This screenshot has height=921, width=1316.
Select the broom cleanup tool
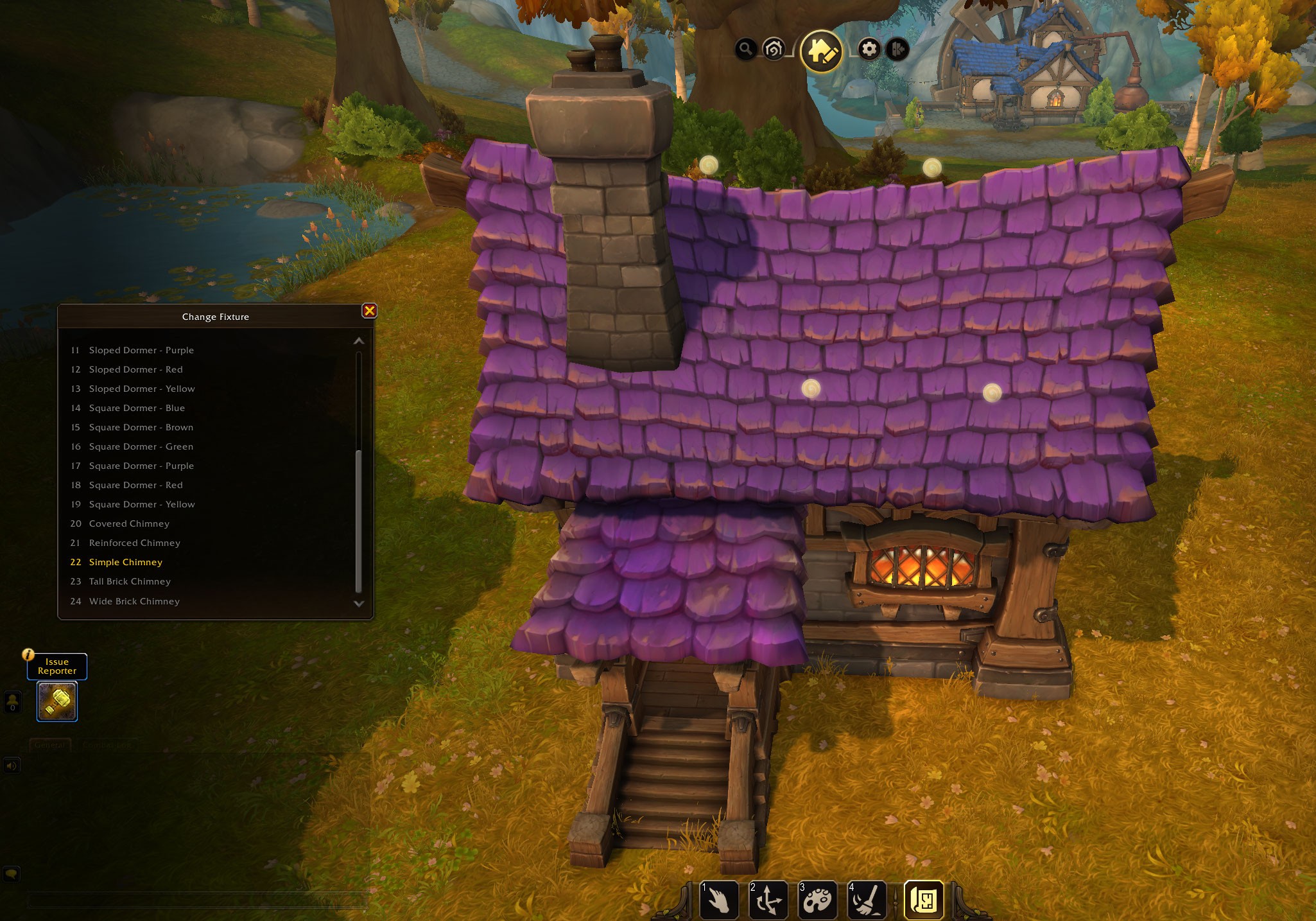tap(866, 899)
